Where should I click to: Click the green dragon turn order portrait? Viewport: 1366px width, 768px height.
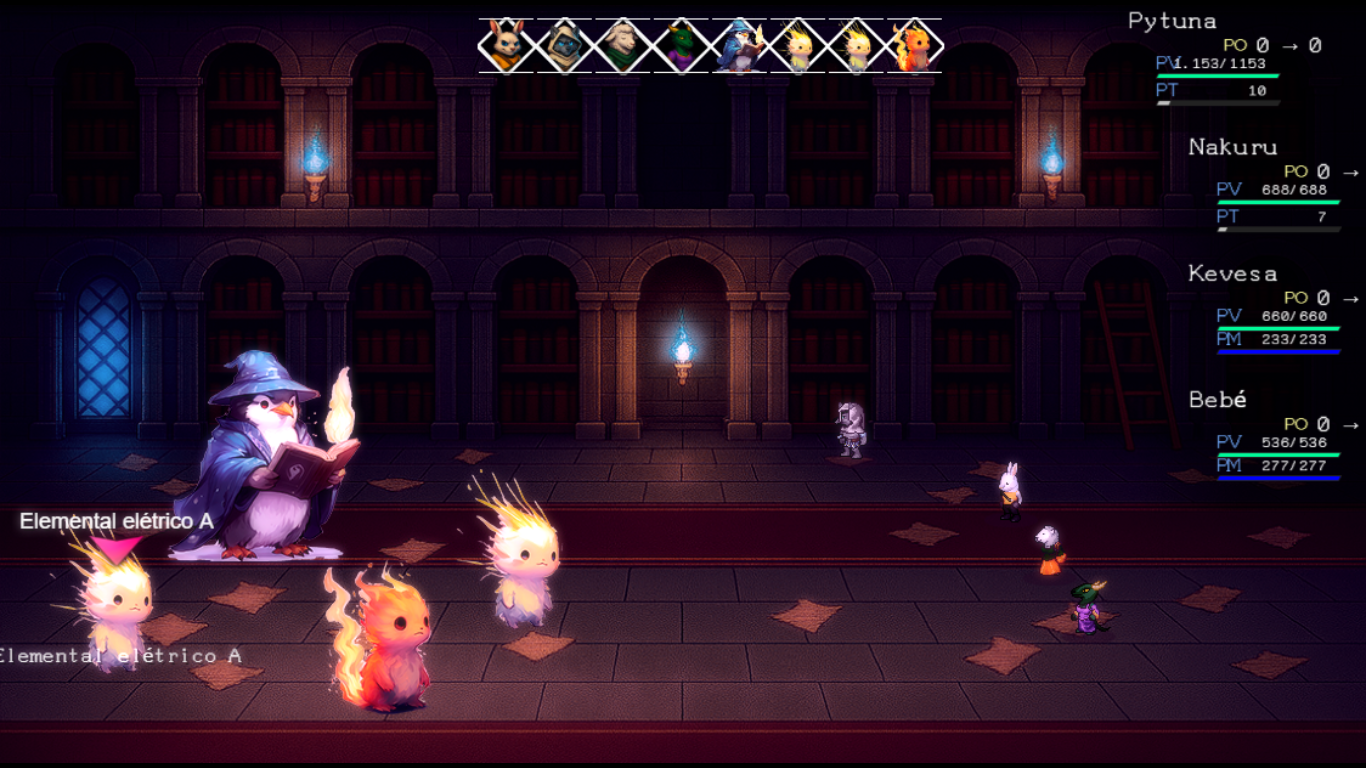point(681,46)
